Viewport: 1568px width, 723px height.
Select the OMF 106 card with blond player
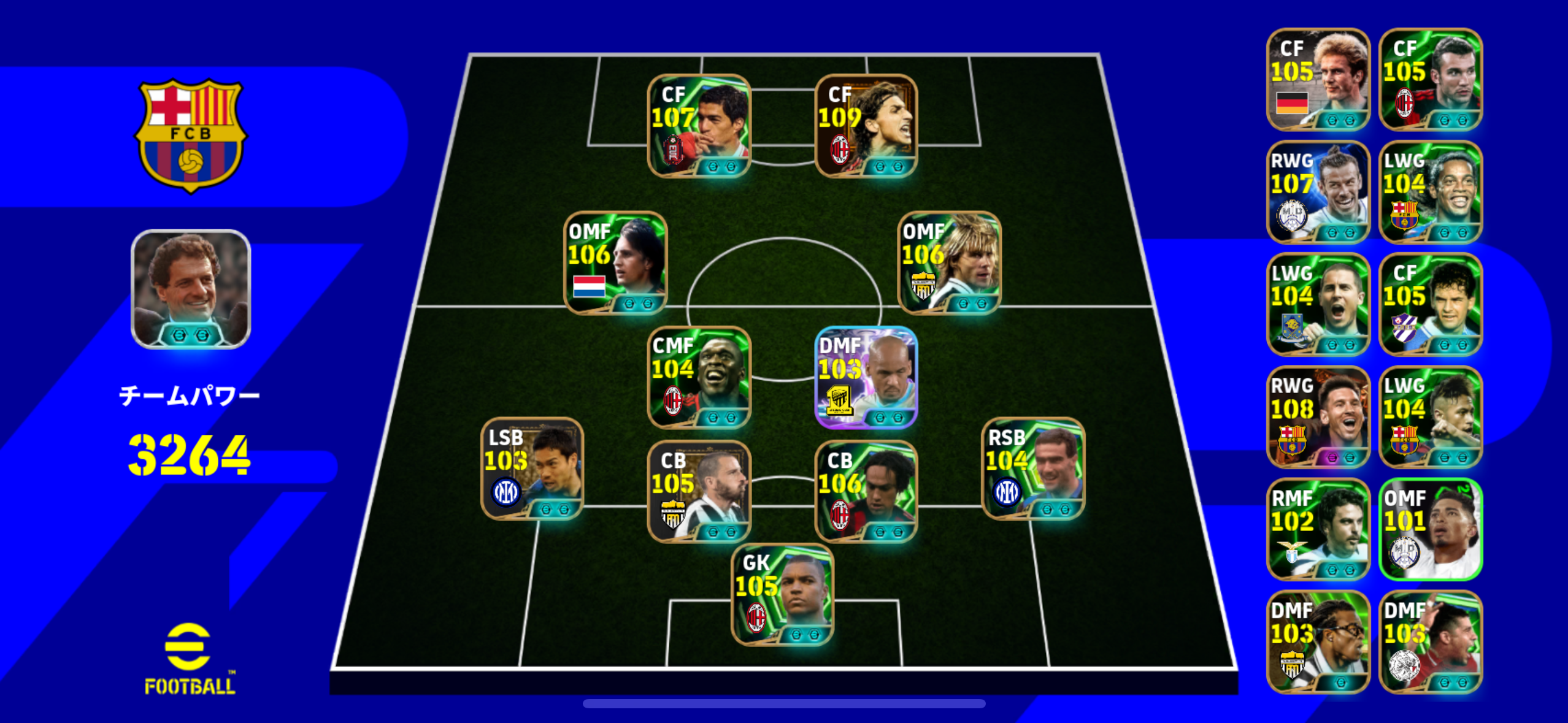[x=949, y=263]
